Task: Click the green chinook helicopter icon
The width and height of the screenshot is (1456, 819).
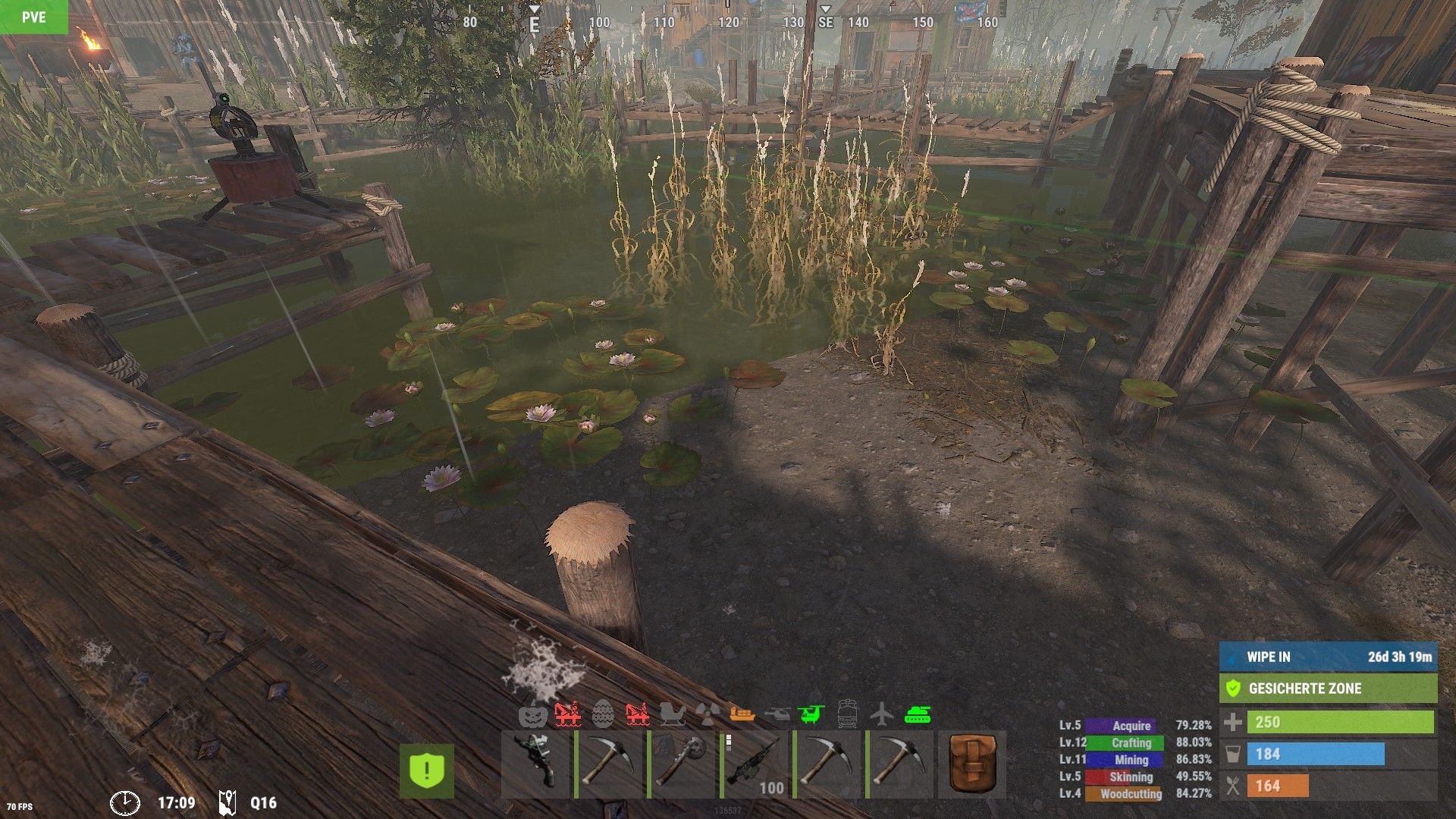Action: point(811,714)
